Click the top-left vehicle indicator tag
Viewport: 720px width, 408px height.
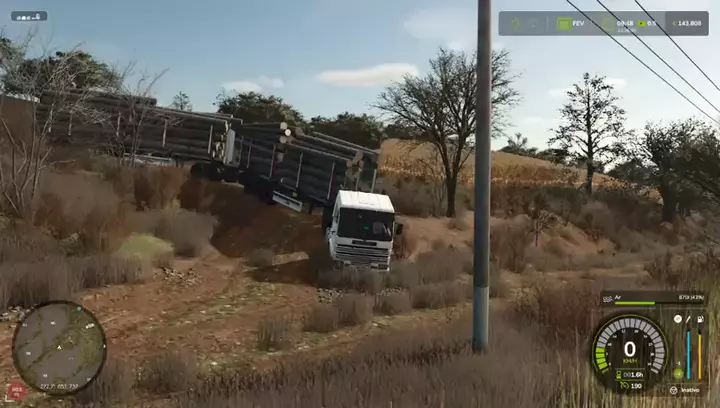28,16
